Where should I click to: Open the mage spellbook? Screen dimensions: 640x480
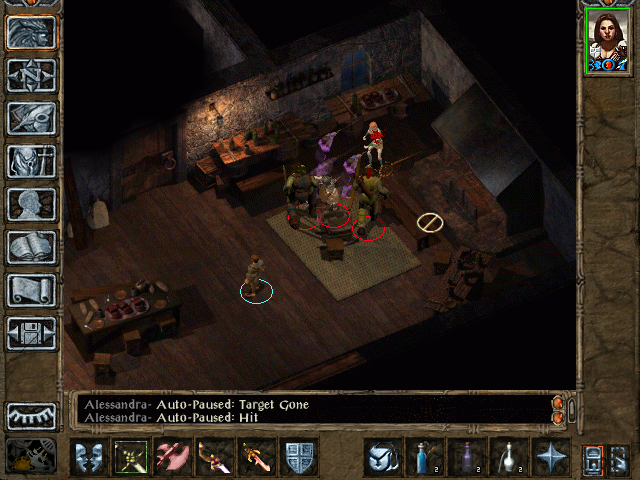31,247
